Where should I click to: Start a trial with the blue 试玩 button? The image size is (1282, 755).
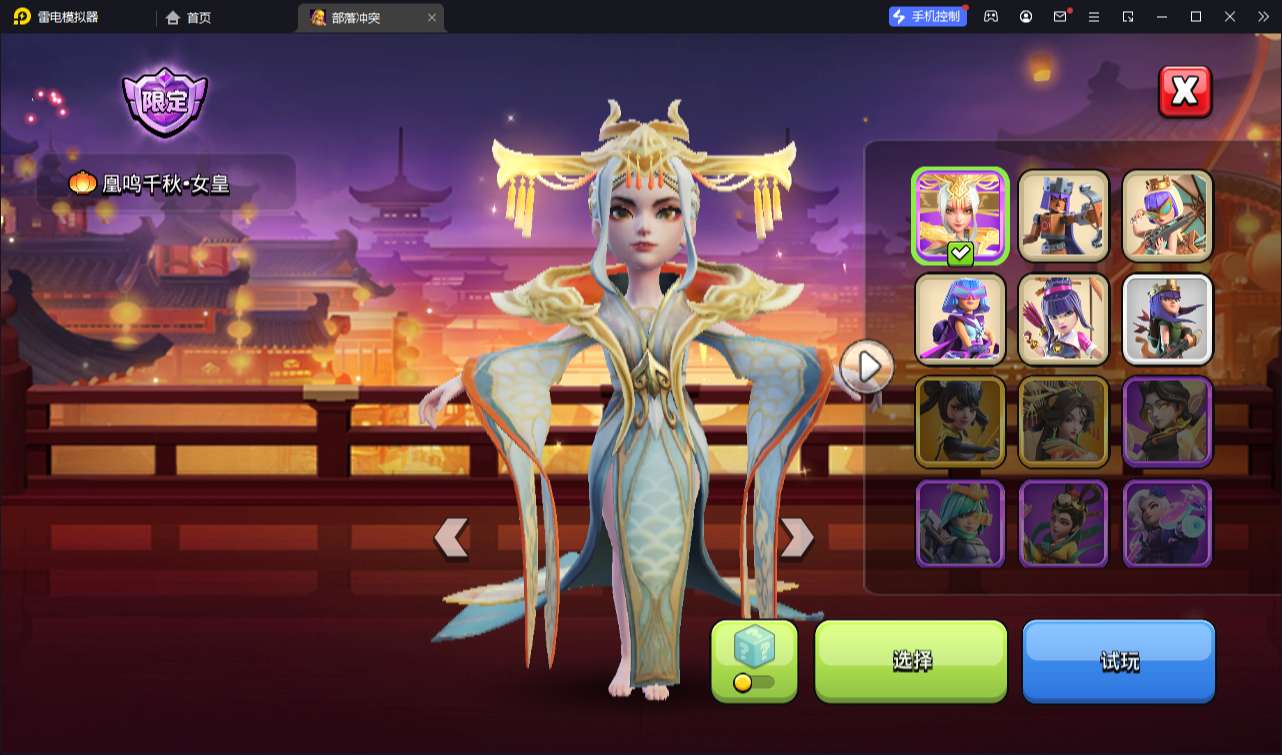coord(1118,660)
